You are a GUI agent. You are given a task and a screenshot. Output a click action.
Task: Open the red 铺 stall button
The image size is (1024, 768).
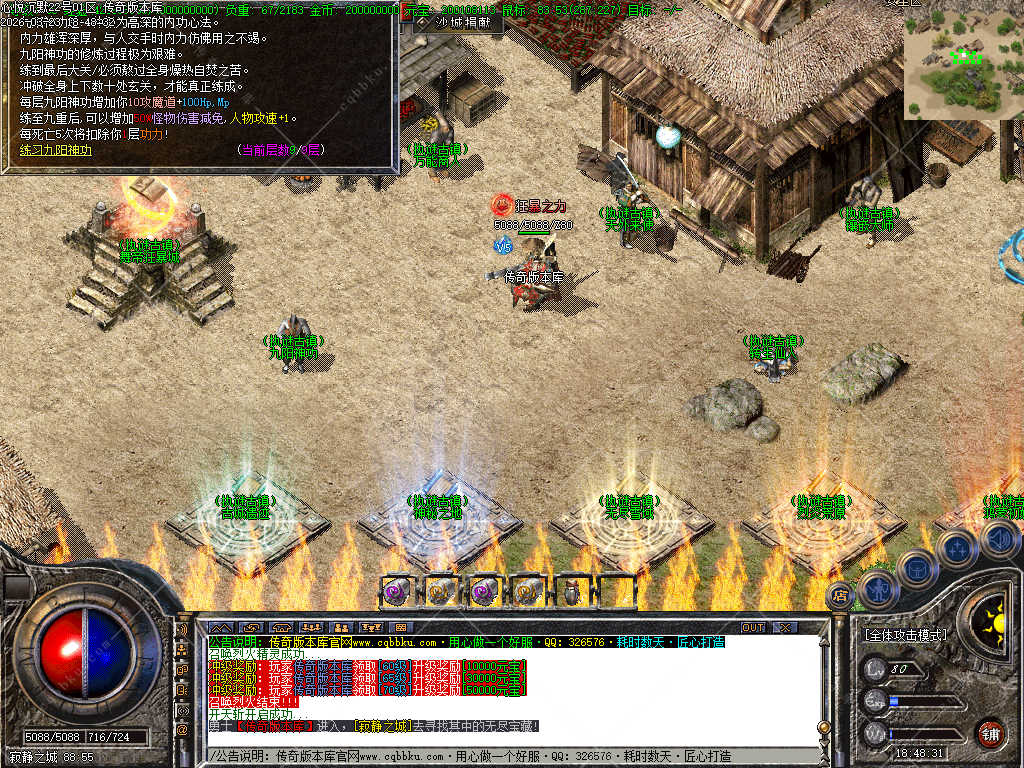pos(990,732)
